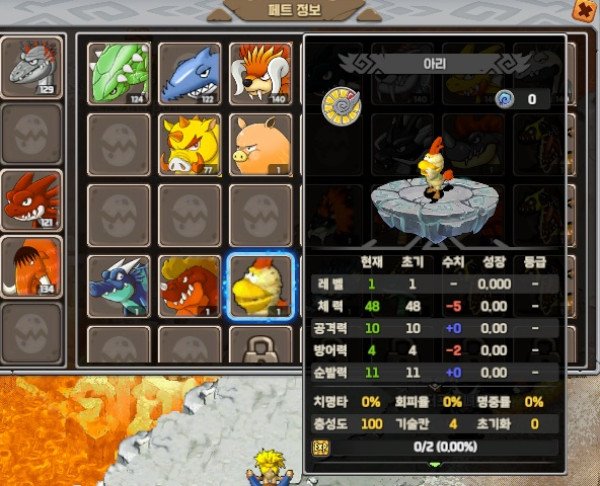The width and height of the screenshot is (600, 486).
Task: Click the small yellow icon beside experience bar
Action: pos(321,447)
